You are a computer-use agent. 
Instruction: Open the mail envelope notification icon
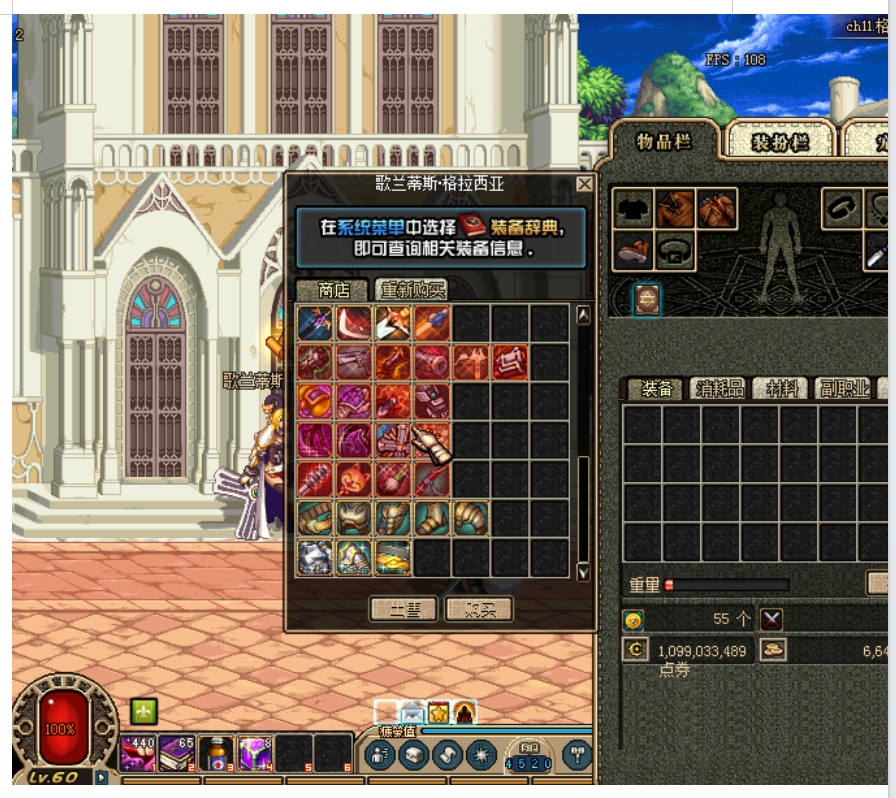coord(412,713)
